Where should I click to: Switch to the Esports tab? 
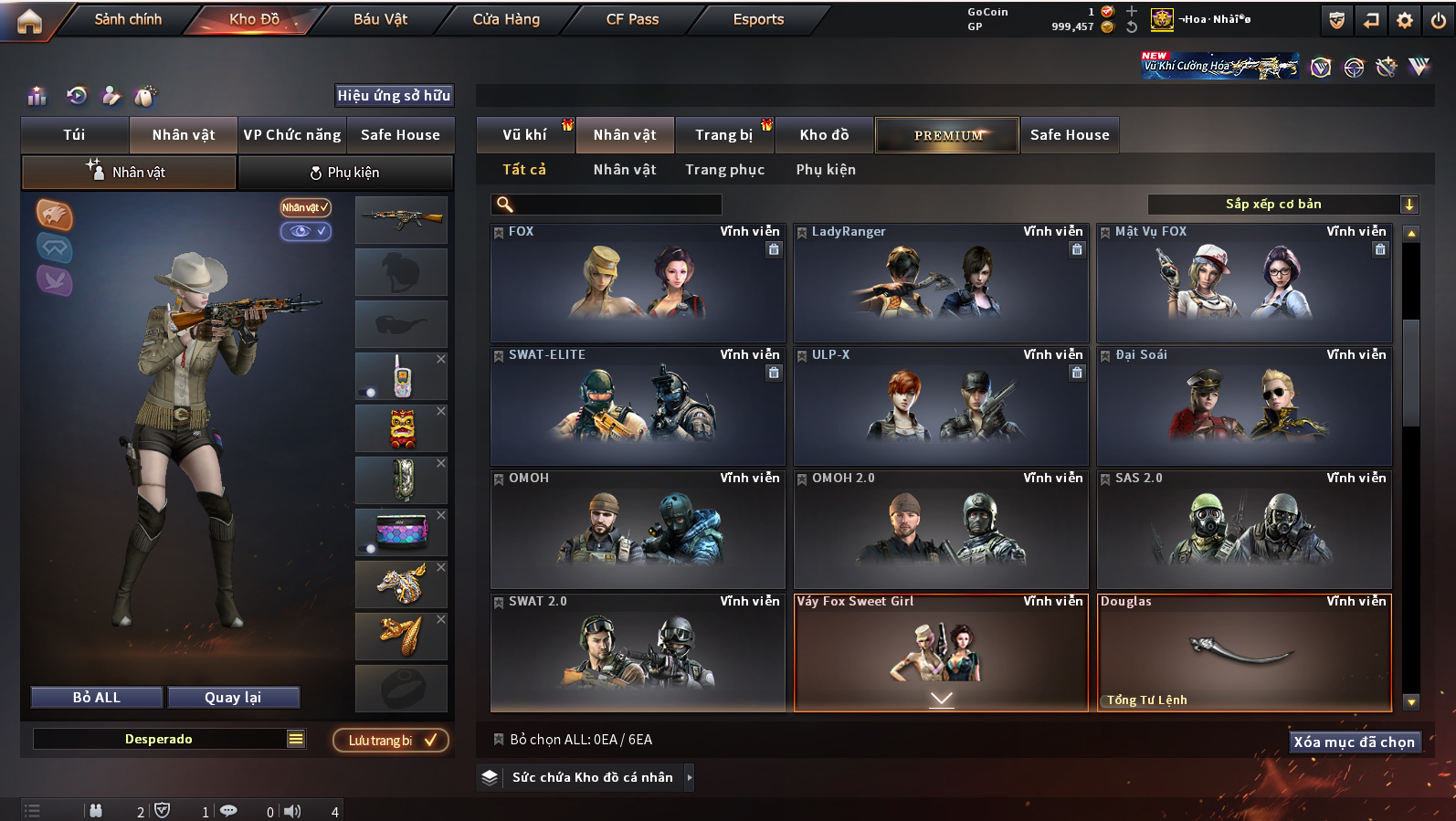758,19
